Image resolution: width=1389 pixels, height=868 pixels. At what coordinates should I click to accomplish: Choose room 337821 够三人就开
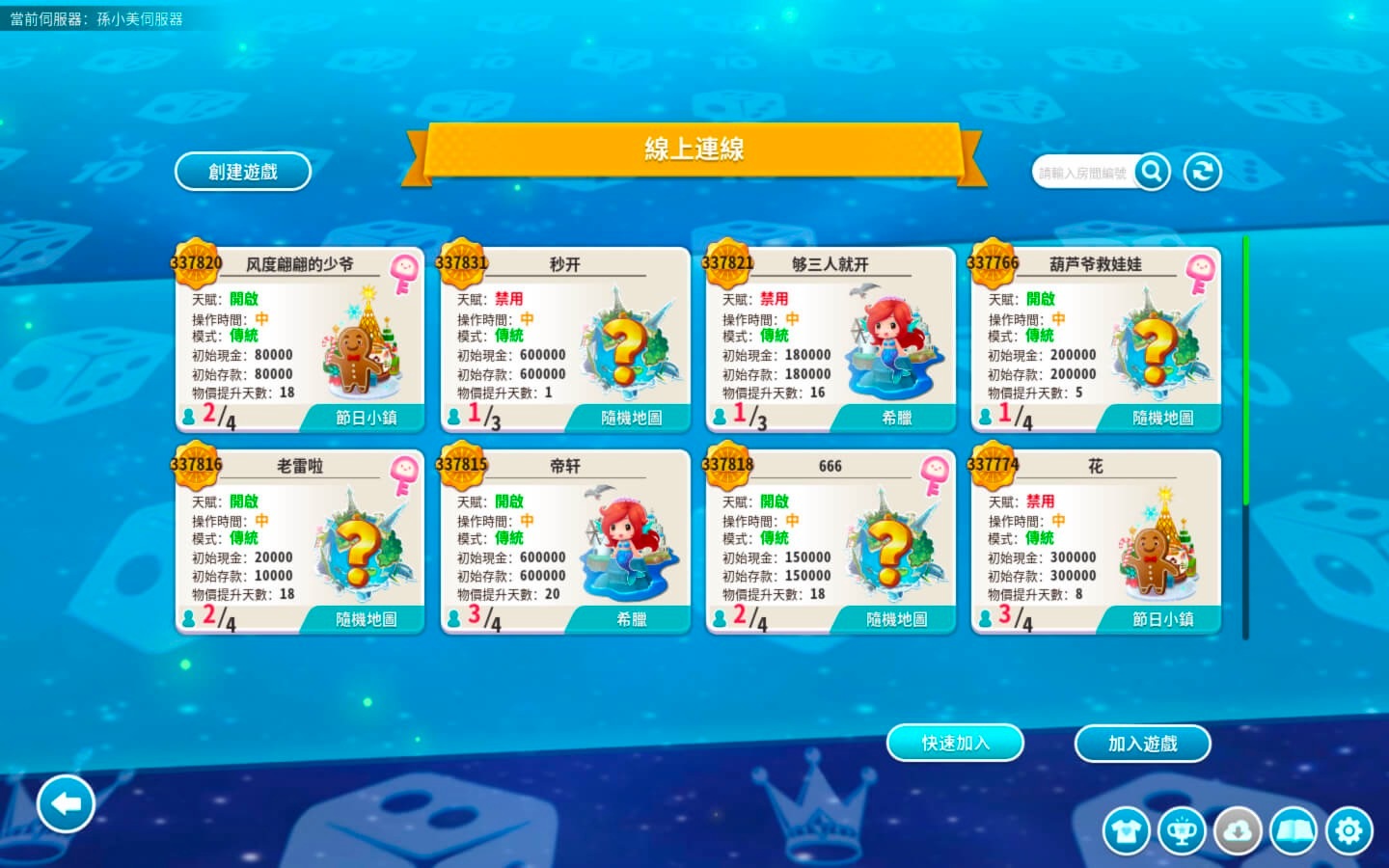click(x=831, y=339)
